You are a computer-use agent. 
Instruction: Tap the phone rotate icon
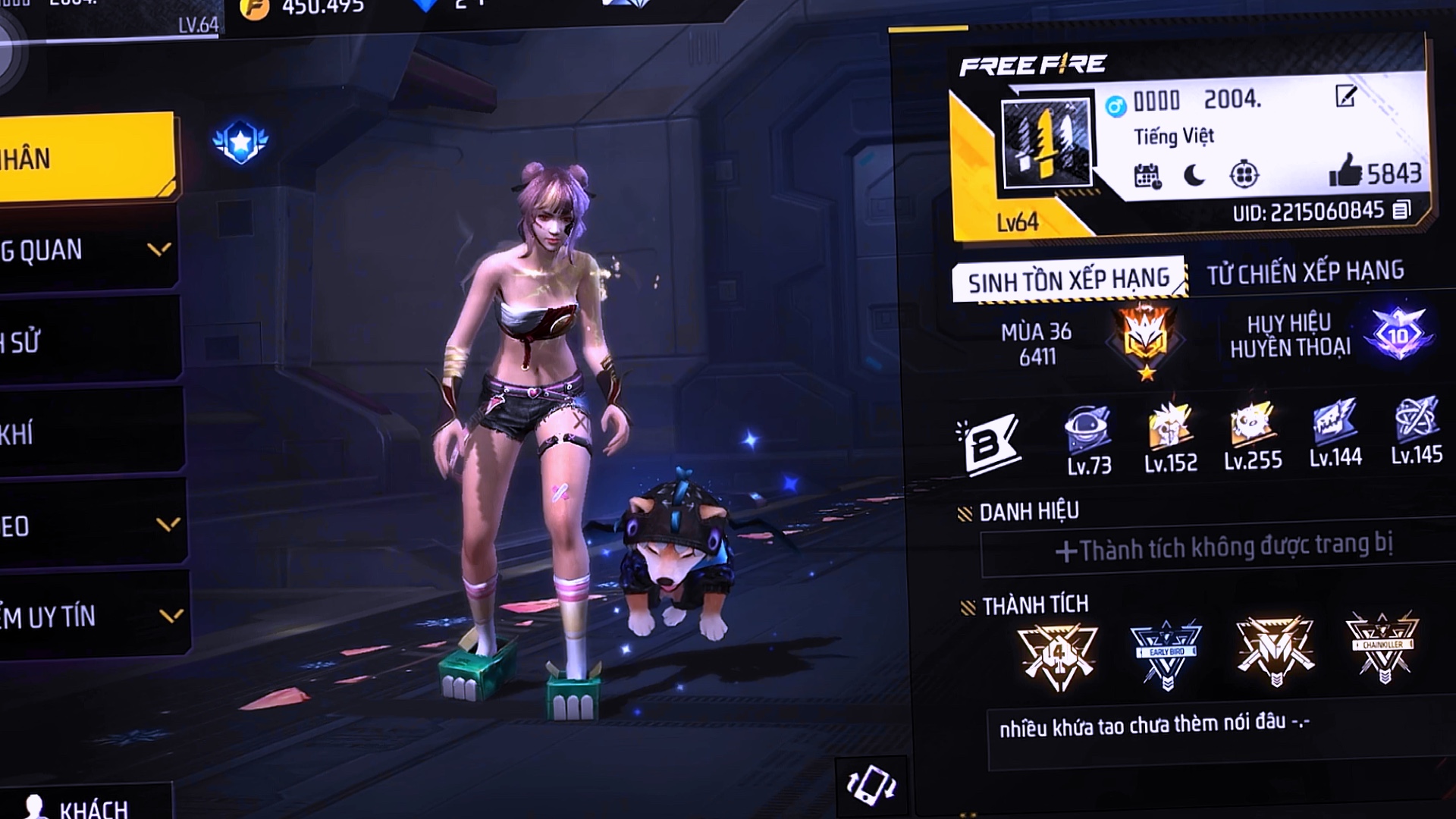[x=871, y=786]
